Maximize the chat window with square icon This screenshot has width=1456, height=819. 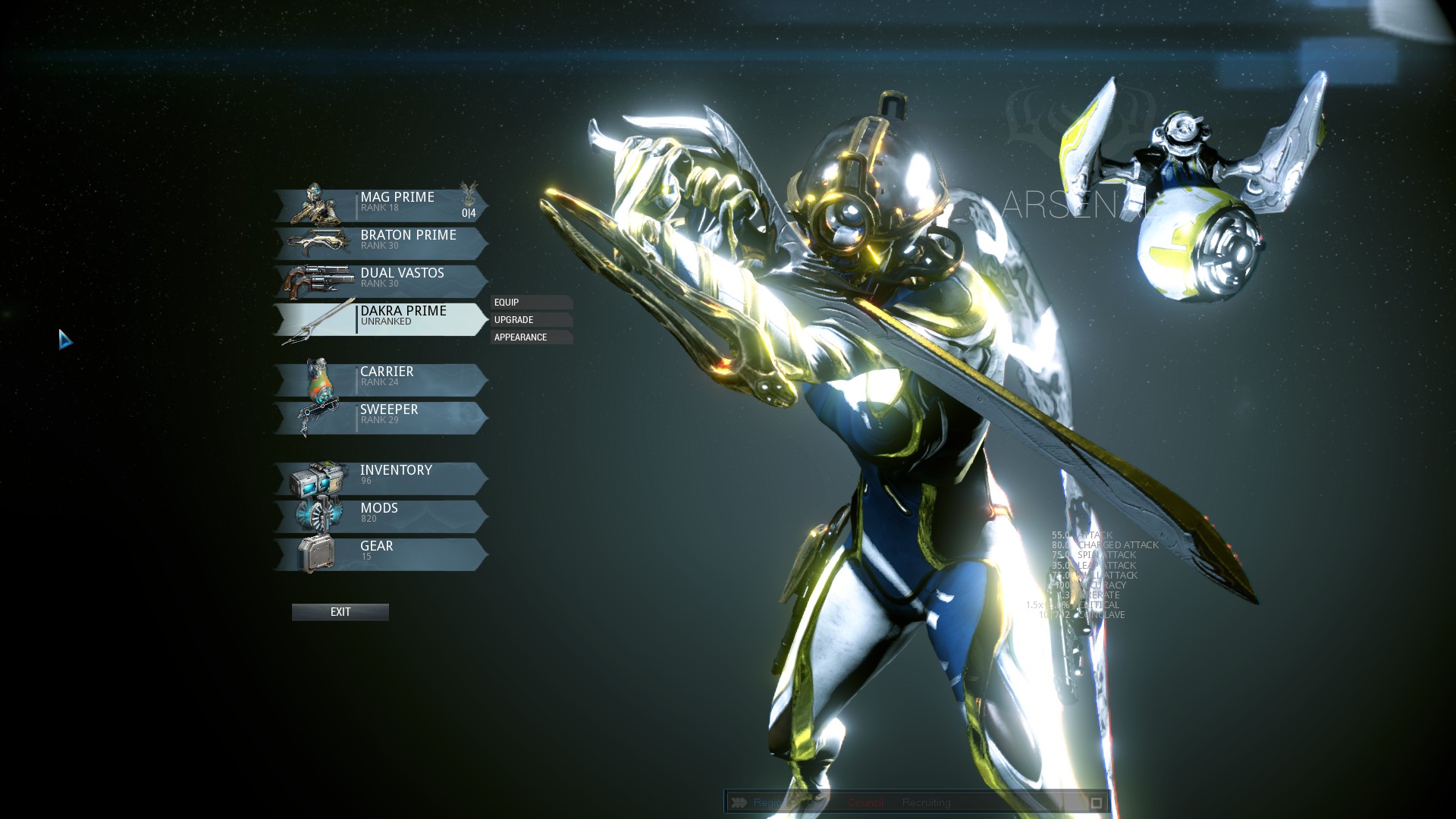(1096, 802)
